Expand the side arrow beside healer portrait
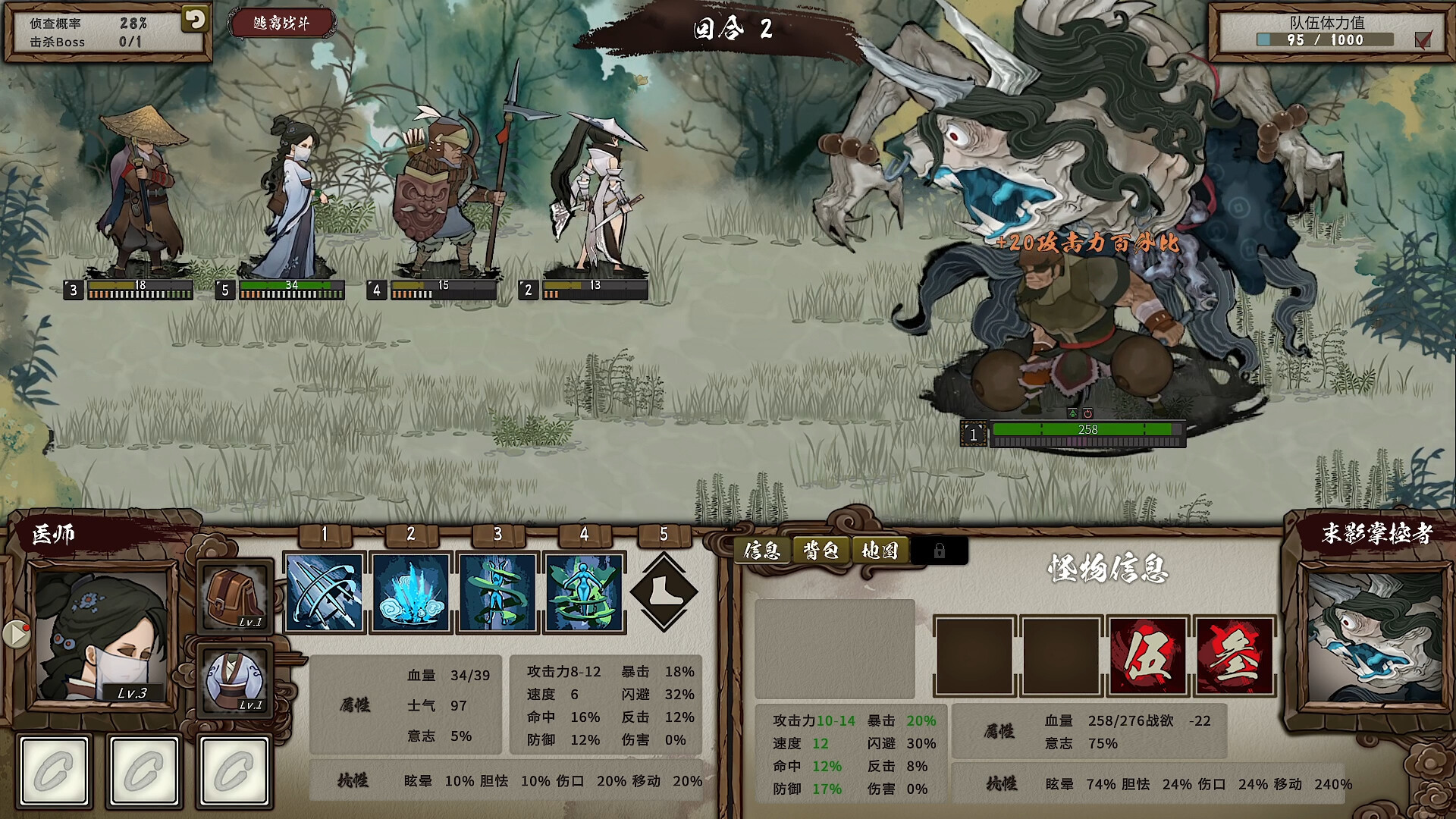This screenshot has width=1456, height=819. tap(16, 634)
